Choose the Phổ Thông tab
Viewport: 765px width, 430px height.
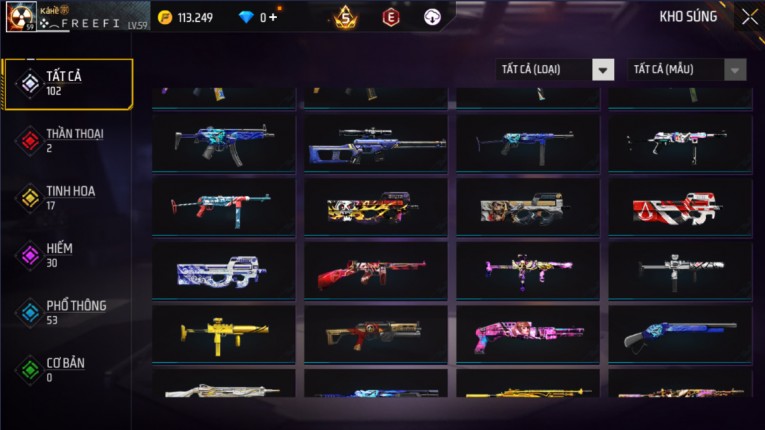[x=68, y=311]
